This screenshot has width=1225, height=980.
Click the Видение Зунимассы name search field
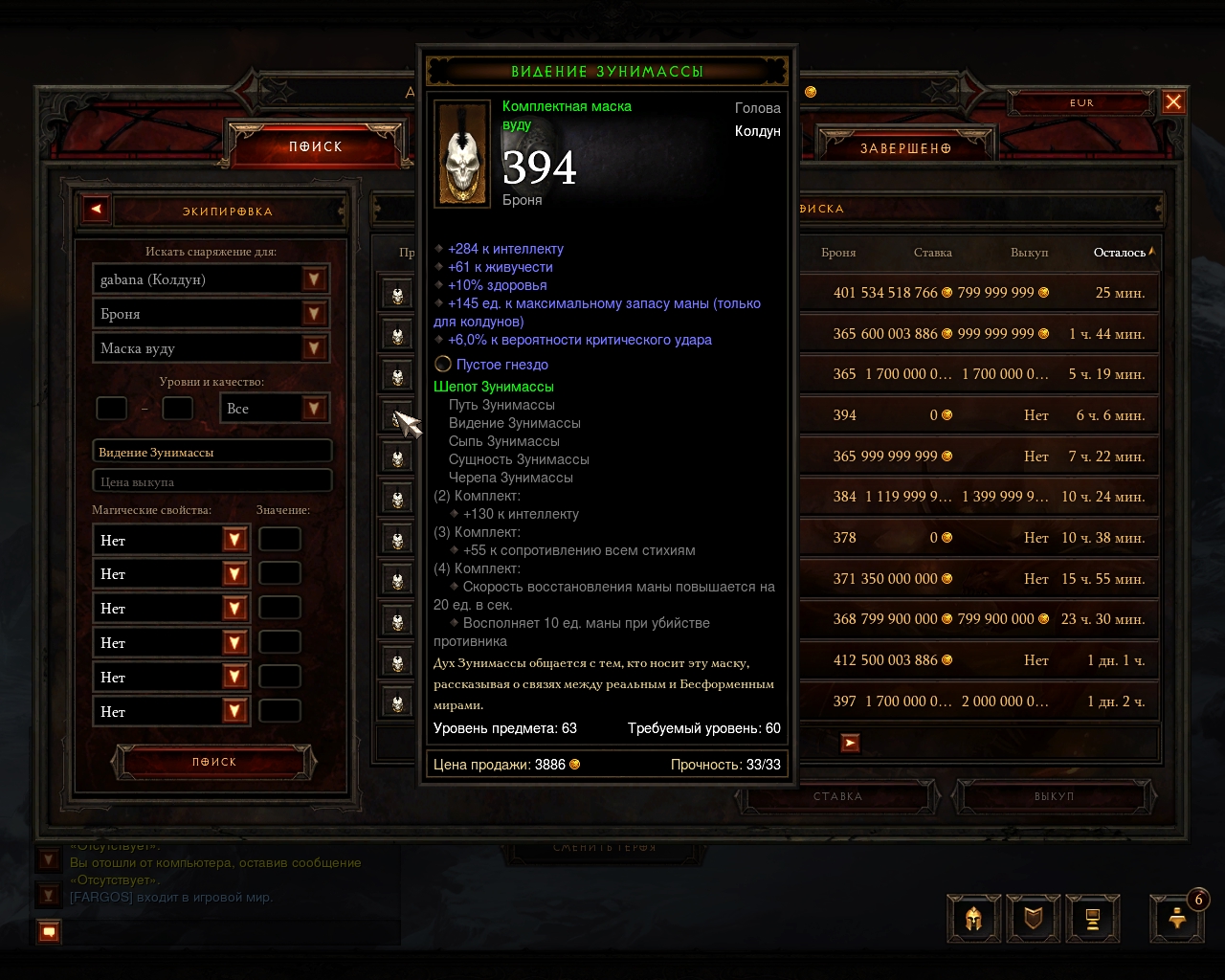coord(212,452)
